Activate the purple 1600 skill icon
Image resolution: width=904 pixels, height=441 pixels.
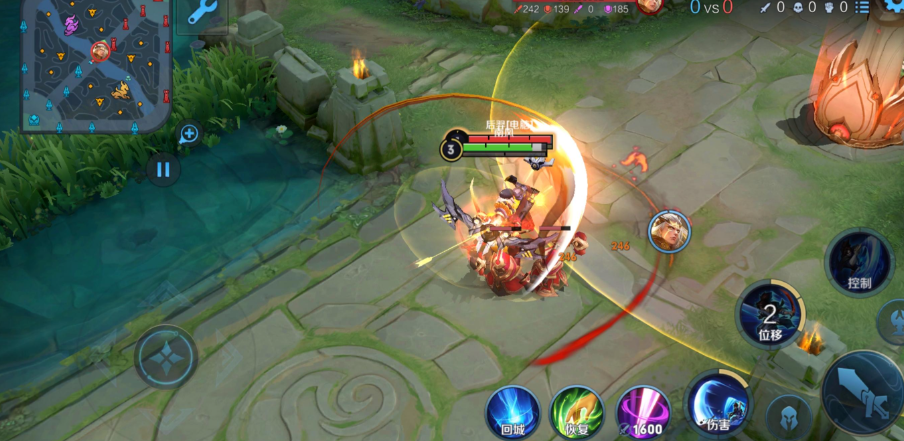[642, 411]
